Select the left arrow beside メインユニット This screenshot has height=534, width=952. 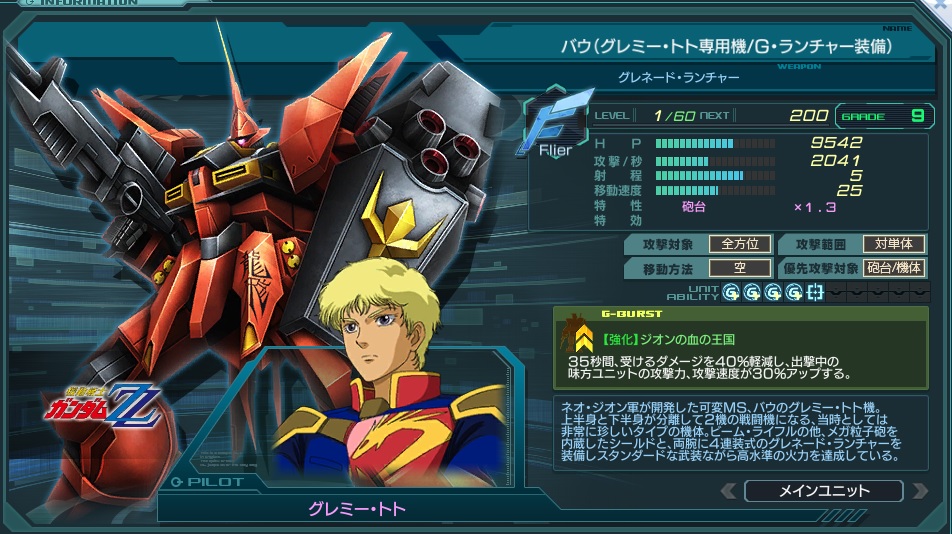pos(728,491)
